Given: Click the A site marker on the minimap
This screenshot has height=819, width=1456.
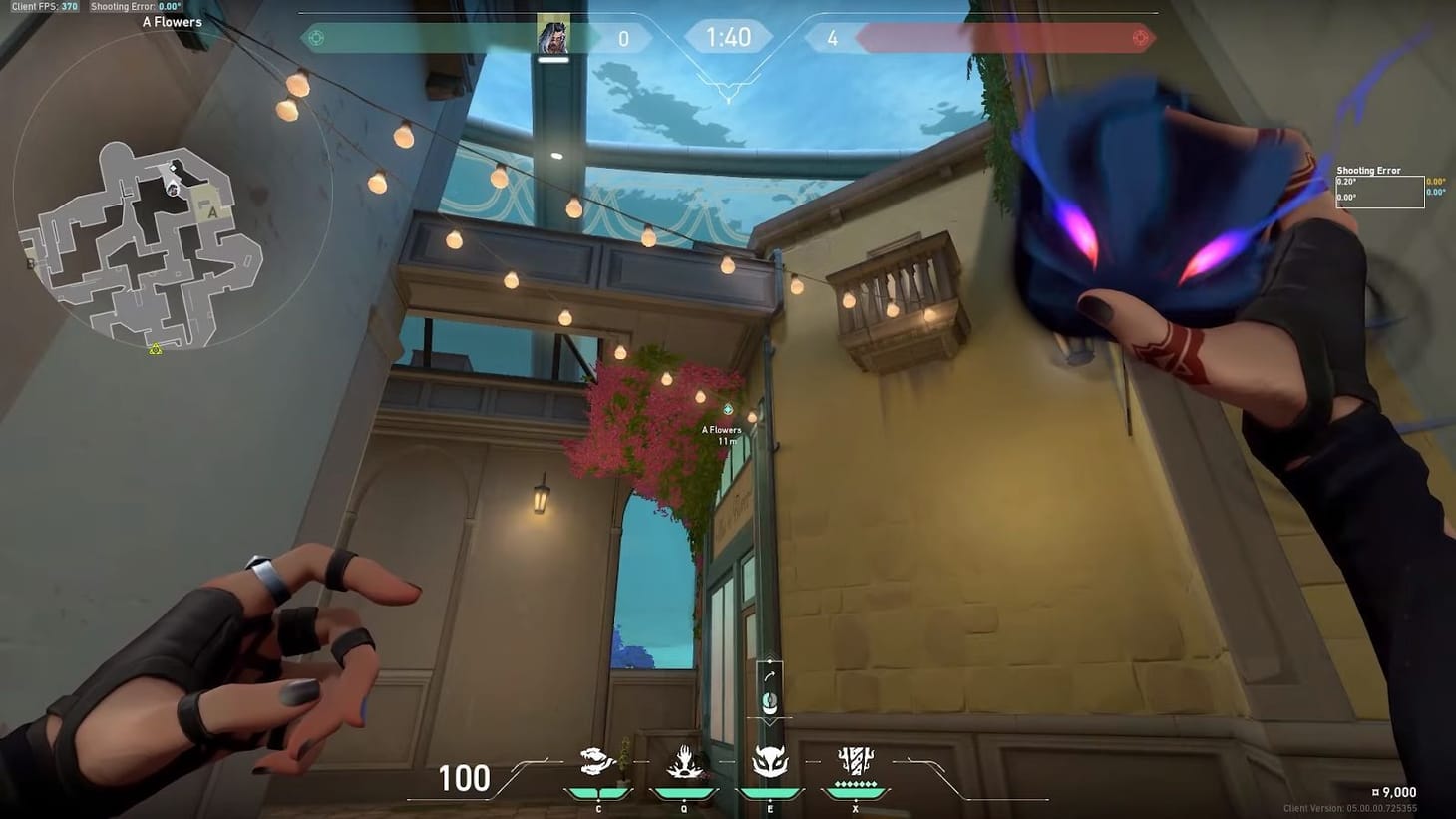Looking at the screenshot, I should coord(212,212).
